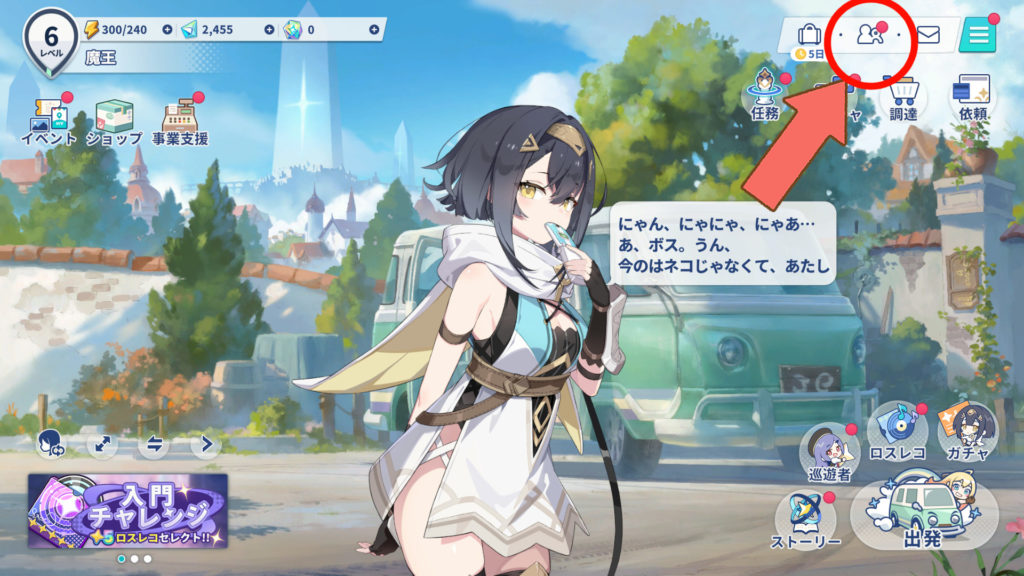This screenshot has height=576, width=1024.
Task: Open the ショップ shop box icon
Action: coord(113,122)
